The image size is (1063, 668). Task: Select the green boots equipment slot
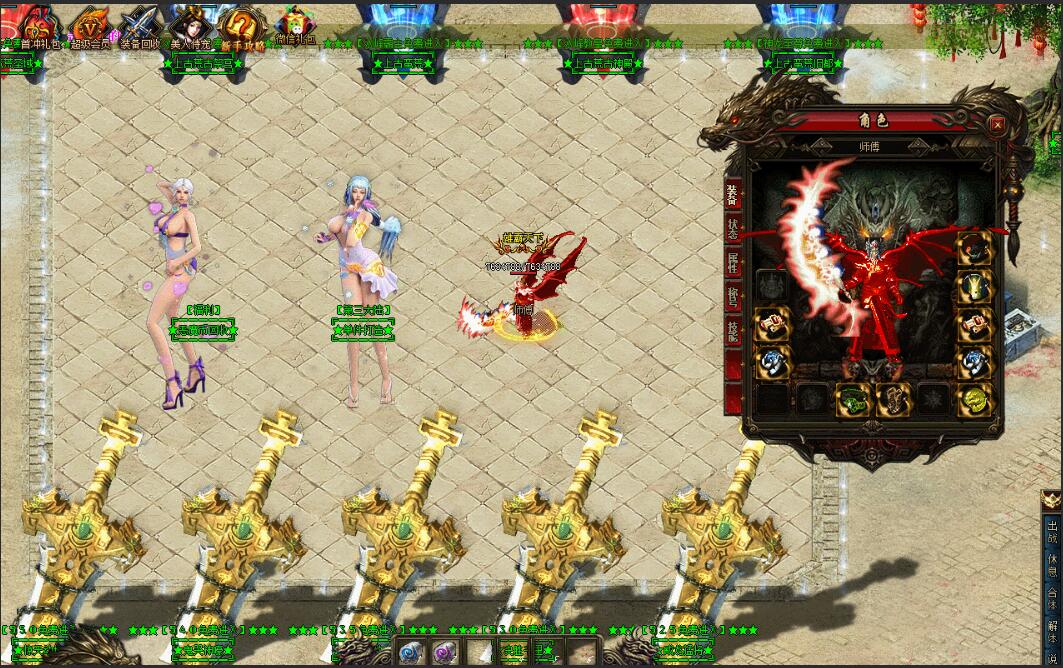852,399
